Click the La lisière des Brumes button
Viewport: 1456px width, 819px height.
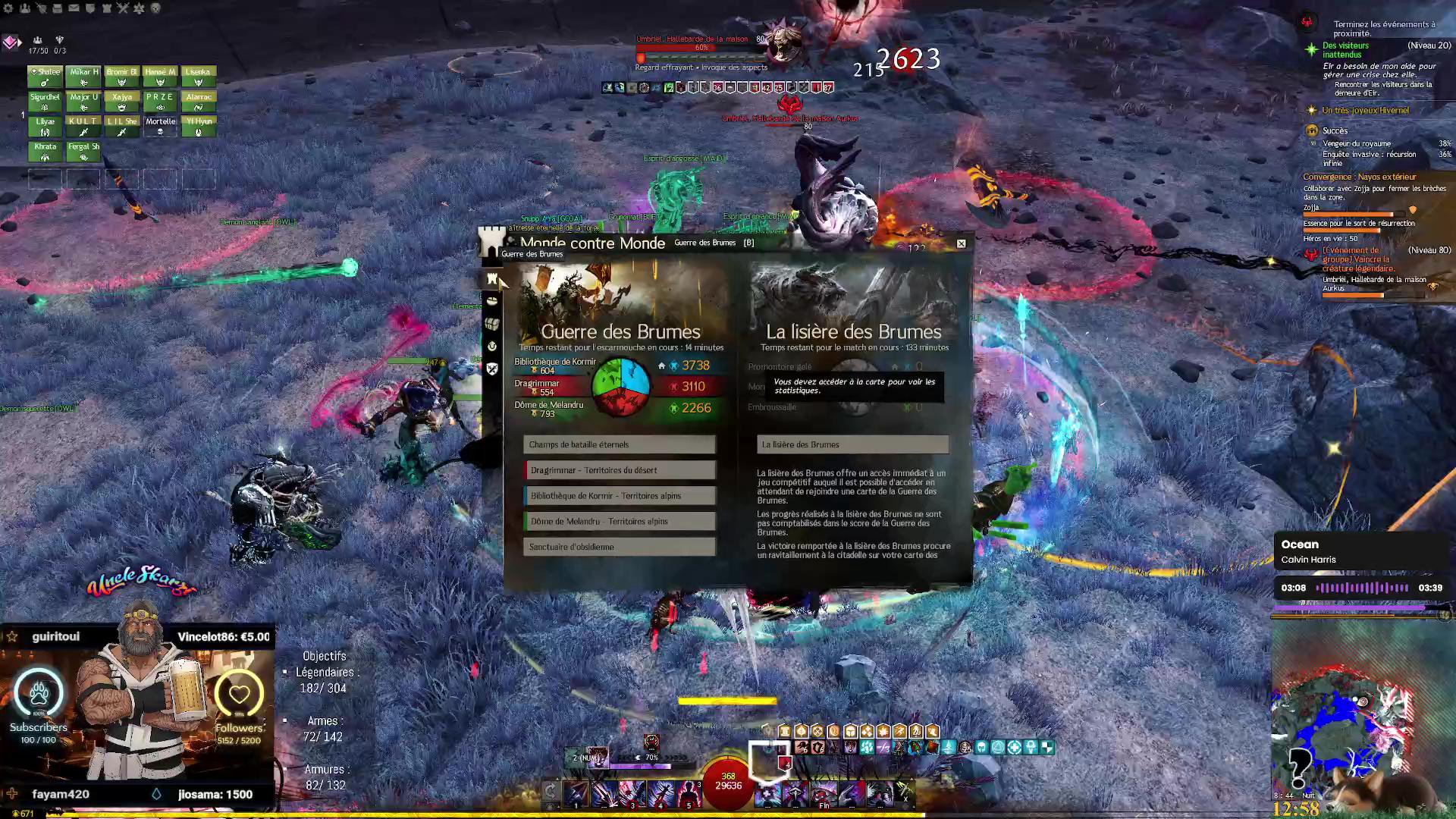[x=852, y=444]
